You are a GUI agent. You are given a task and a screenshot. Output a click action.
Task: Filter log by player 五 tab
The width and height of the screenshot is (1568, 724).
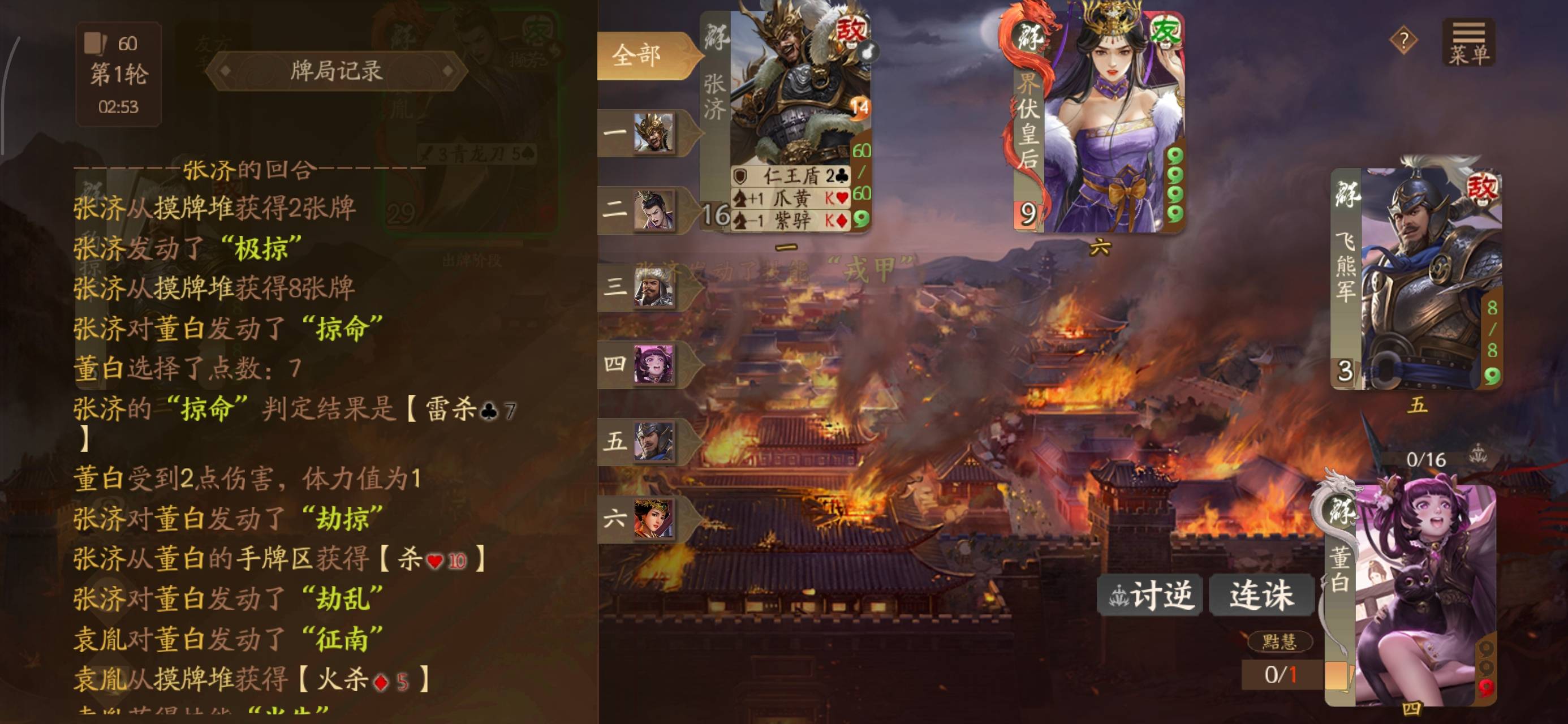(645, 441)
